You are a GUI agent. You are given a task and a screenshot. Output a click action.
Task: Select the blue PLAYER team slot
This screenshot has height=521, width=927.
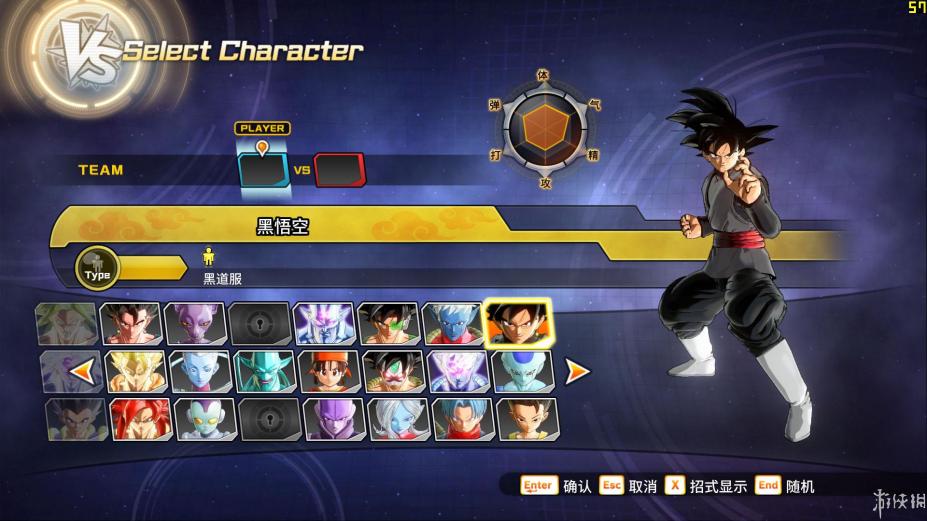click(x=263, y=170)
